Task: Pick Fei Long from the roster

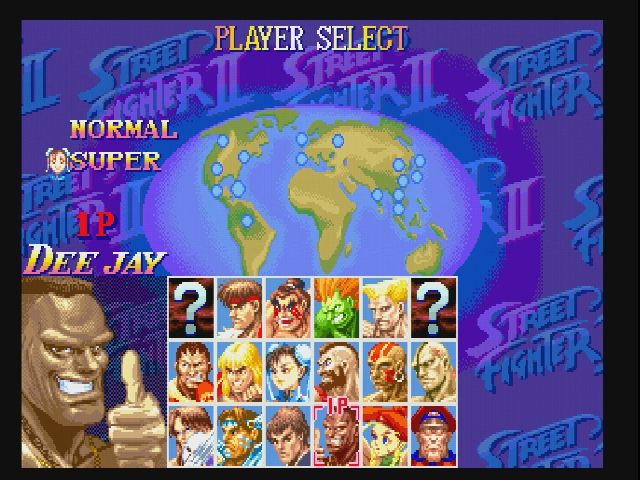Action: coord(288,435)
